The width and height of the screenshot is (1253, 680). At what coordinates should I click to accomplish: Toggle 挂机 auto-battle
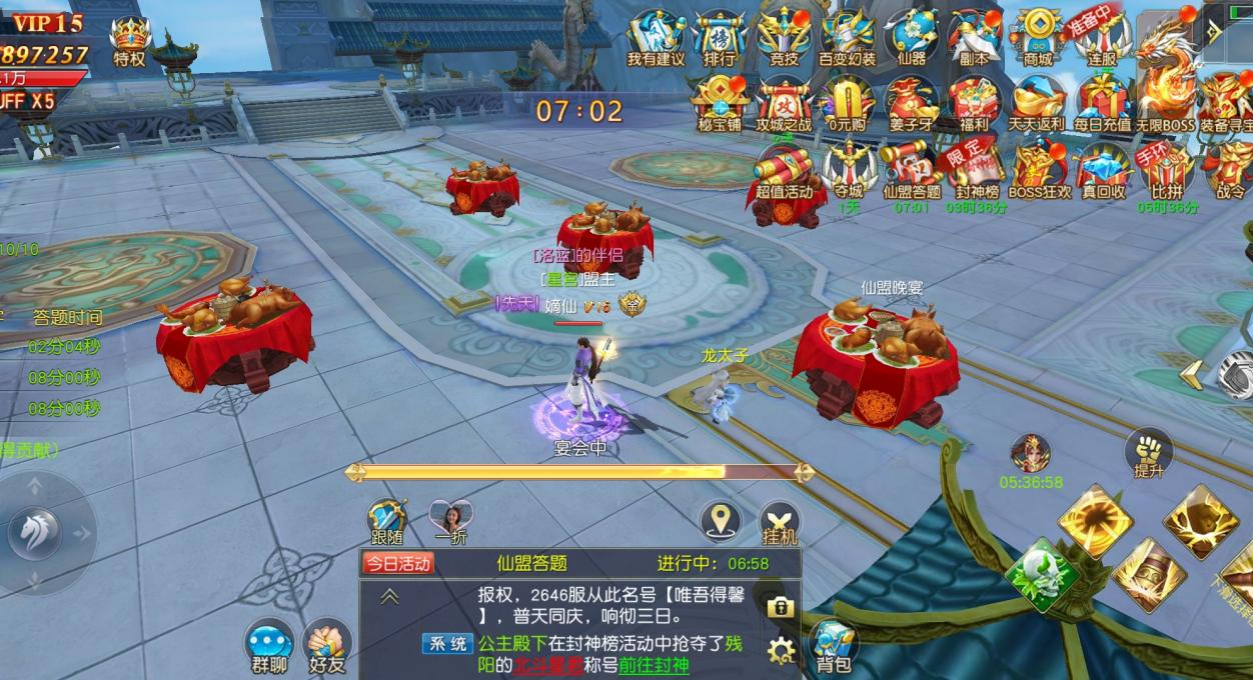pyautogui.click(x=779, y=523)
